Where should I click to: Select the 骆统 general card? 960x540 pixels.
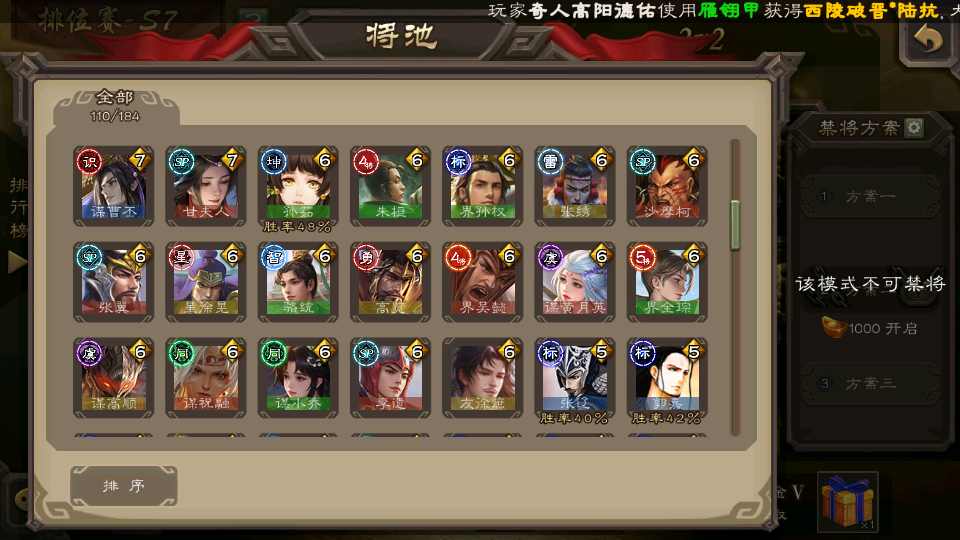coord(298,282)
